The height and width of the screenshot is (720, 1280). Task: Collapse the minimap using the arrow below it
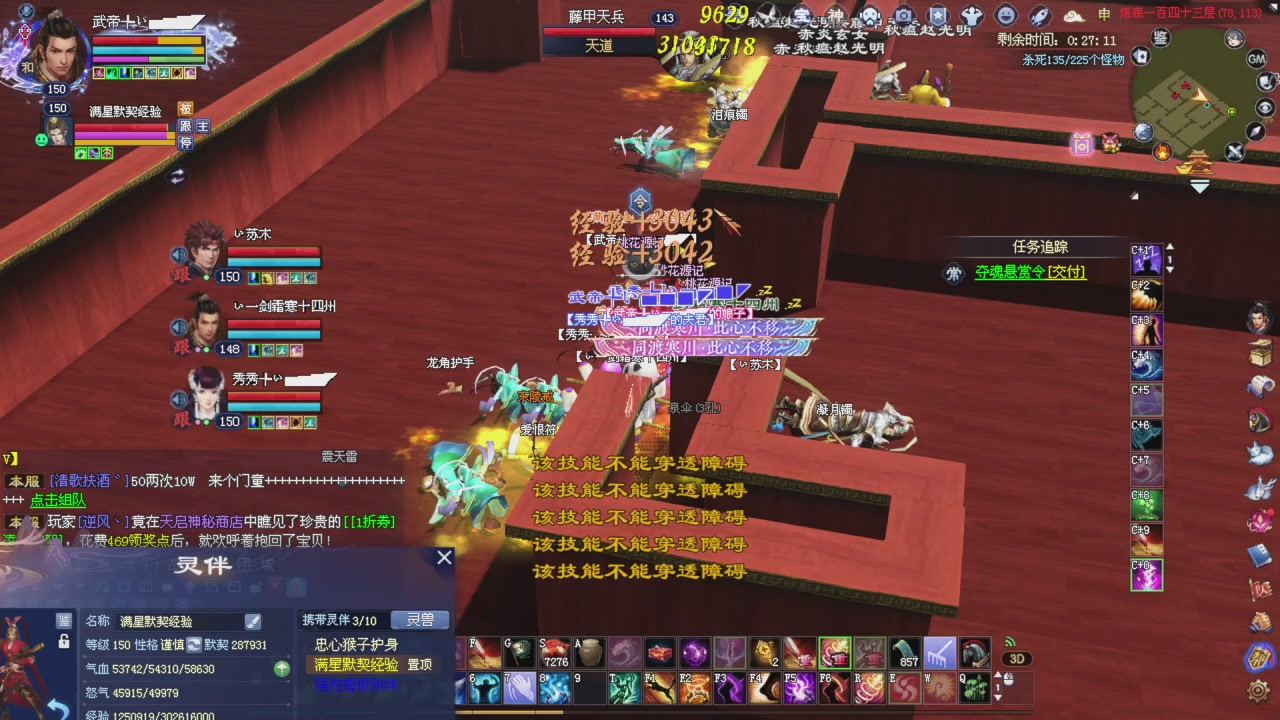point(1198,184)
